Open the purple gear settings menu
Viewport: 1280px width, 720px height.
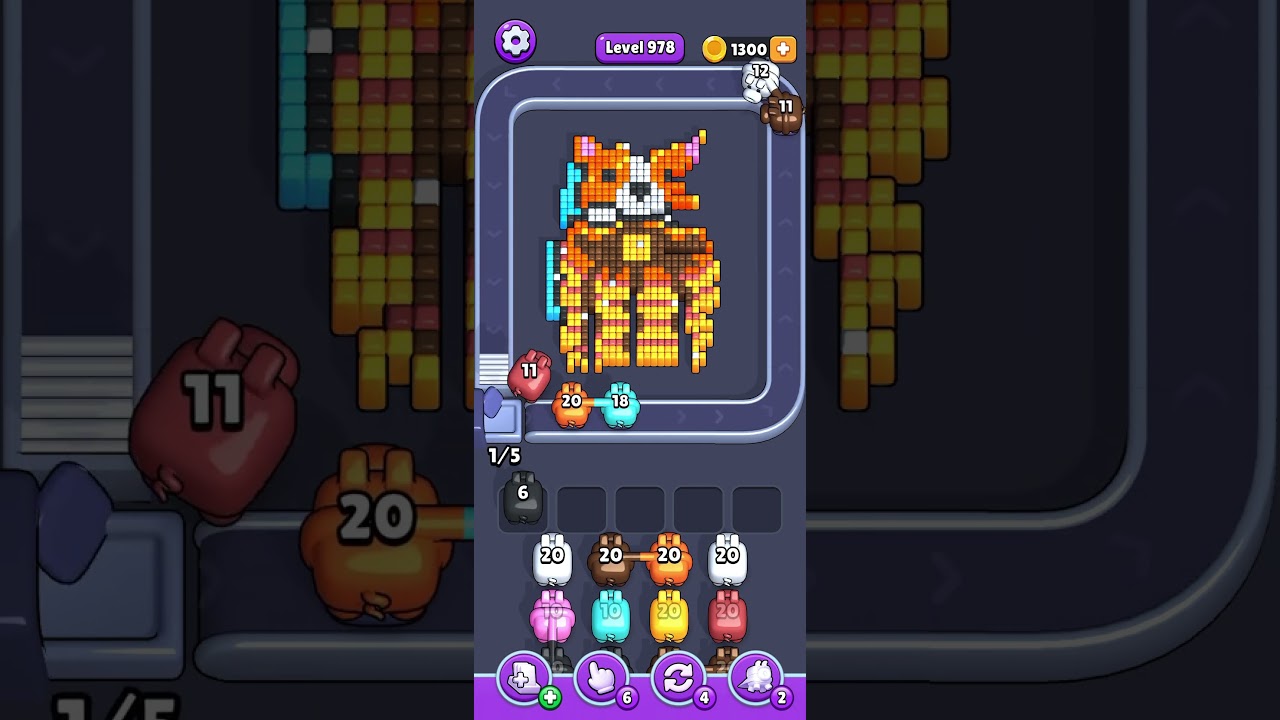pyautogui.click(x=515, y=41)
